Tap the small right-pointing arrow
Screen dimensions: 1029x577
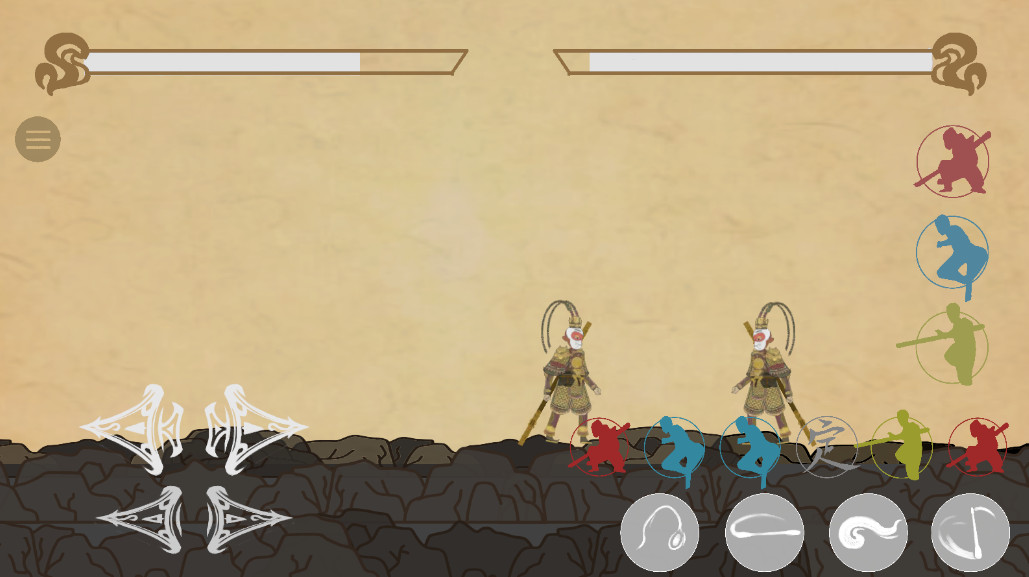(248, 519)
